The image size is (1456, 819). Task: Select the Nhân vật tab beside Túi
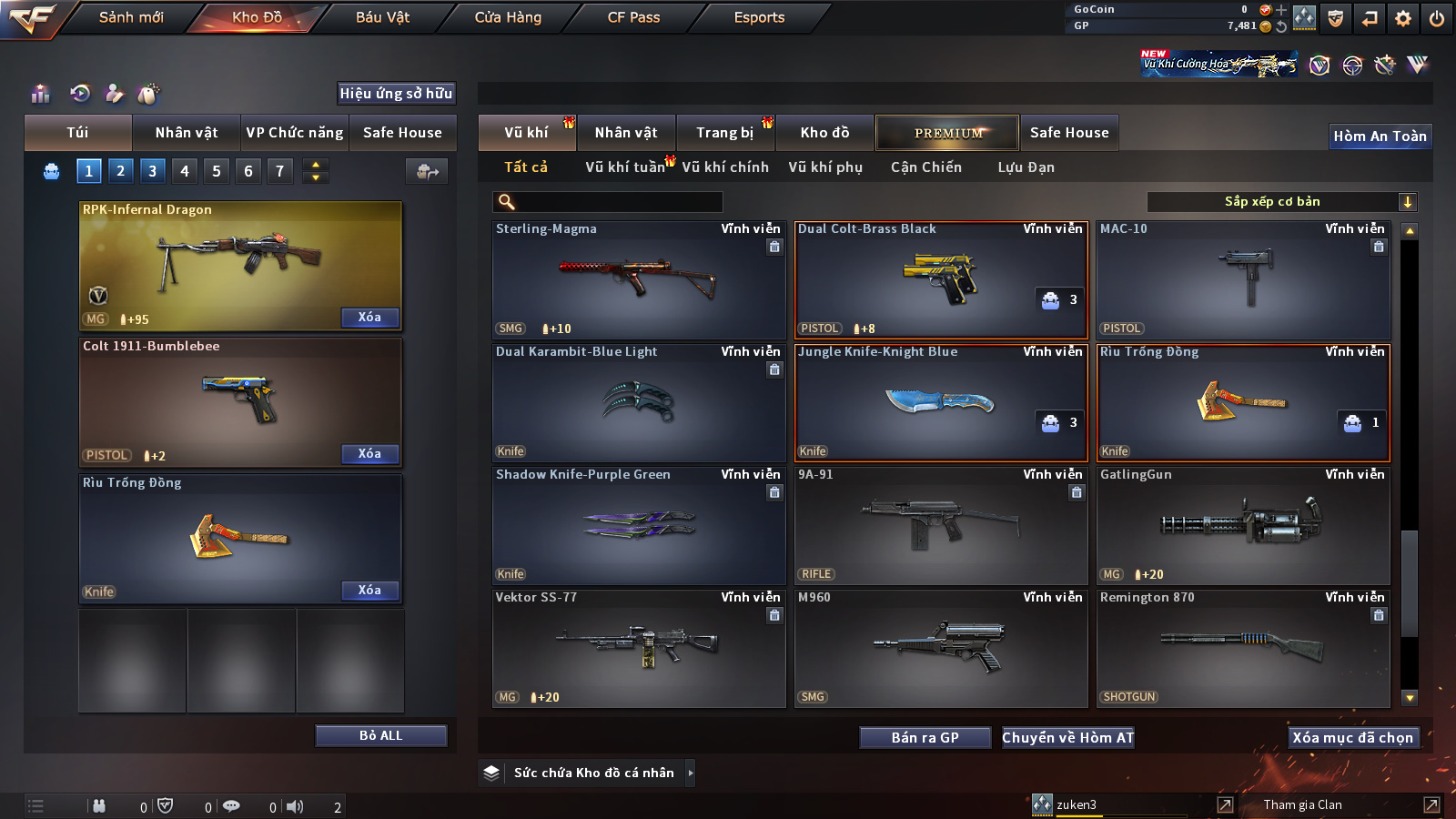[186, 133]
